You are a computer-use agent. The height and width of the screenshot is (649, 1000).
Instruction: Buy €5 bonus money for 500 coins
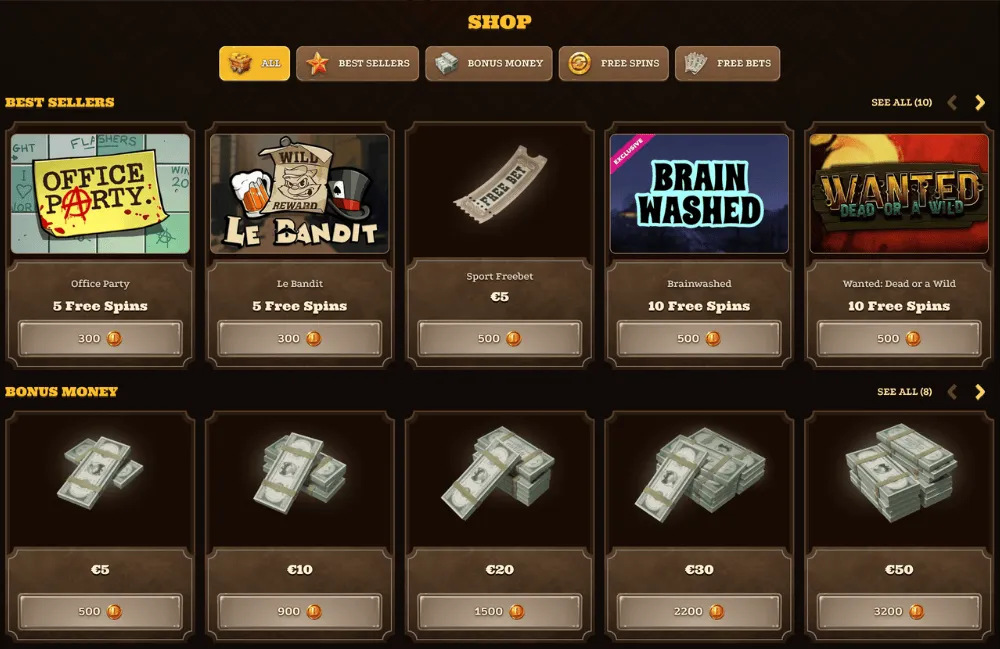[100, 611]
